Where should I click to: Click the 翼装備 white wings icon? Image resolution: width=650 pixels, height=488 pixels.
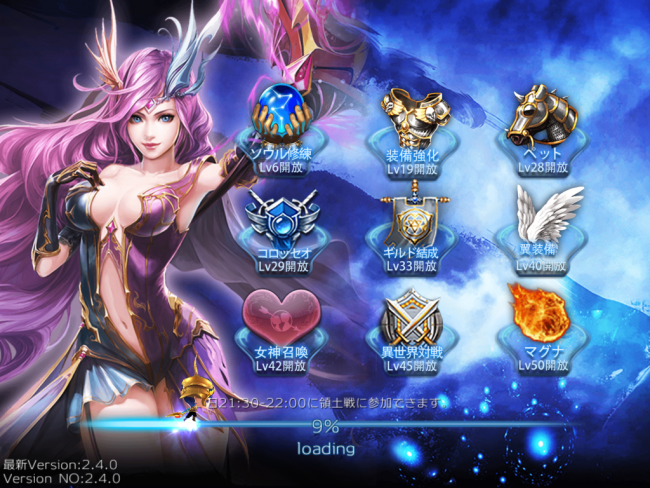541,216
